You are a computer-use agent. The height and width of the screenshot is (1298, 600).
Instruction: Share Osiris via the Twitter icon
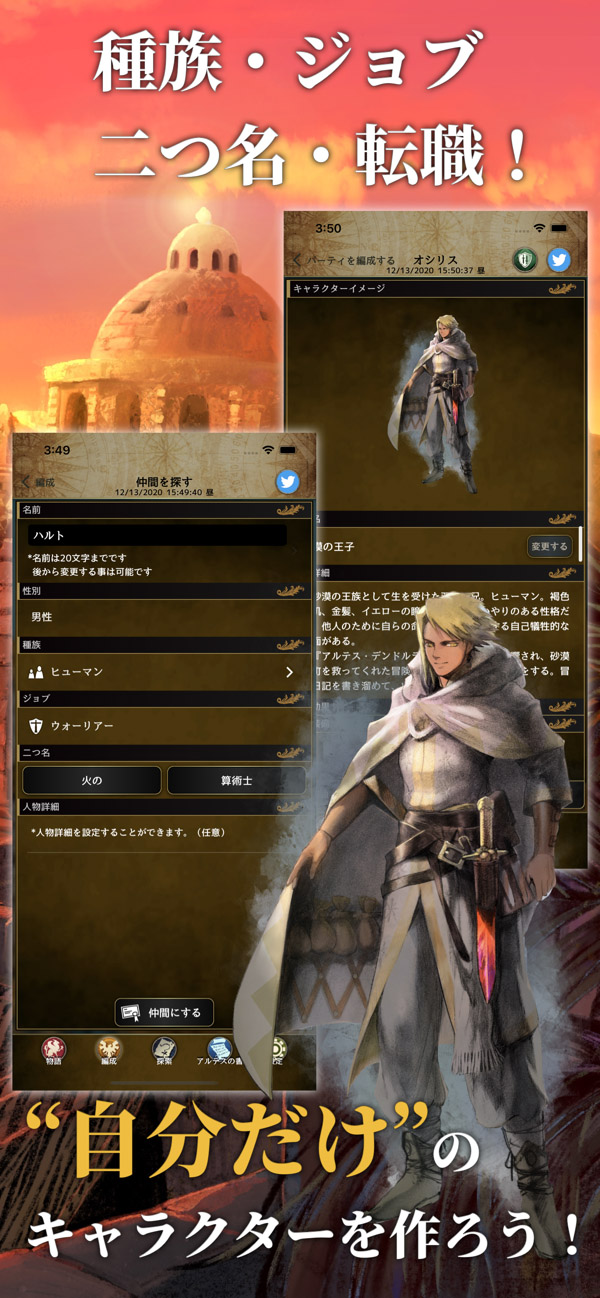pyautogui.click(x=559, y=260)
